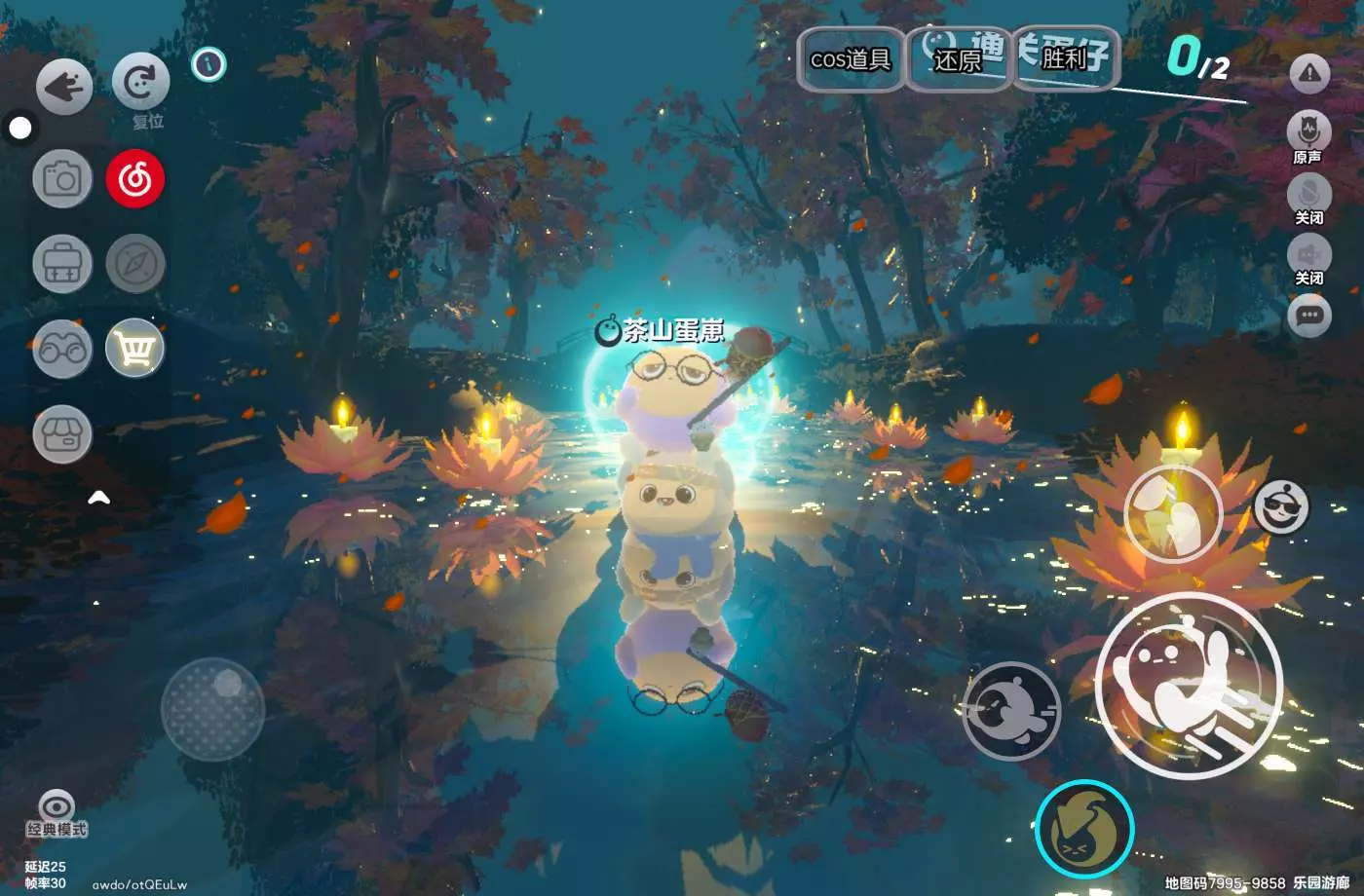1364x896 pixels.
Task: Open the briefcase backpack icon
Action: click(62, 264)
